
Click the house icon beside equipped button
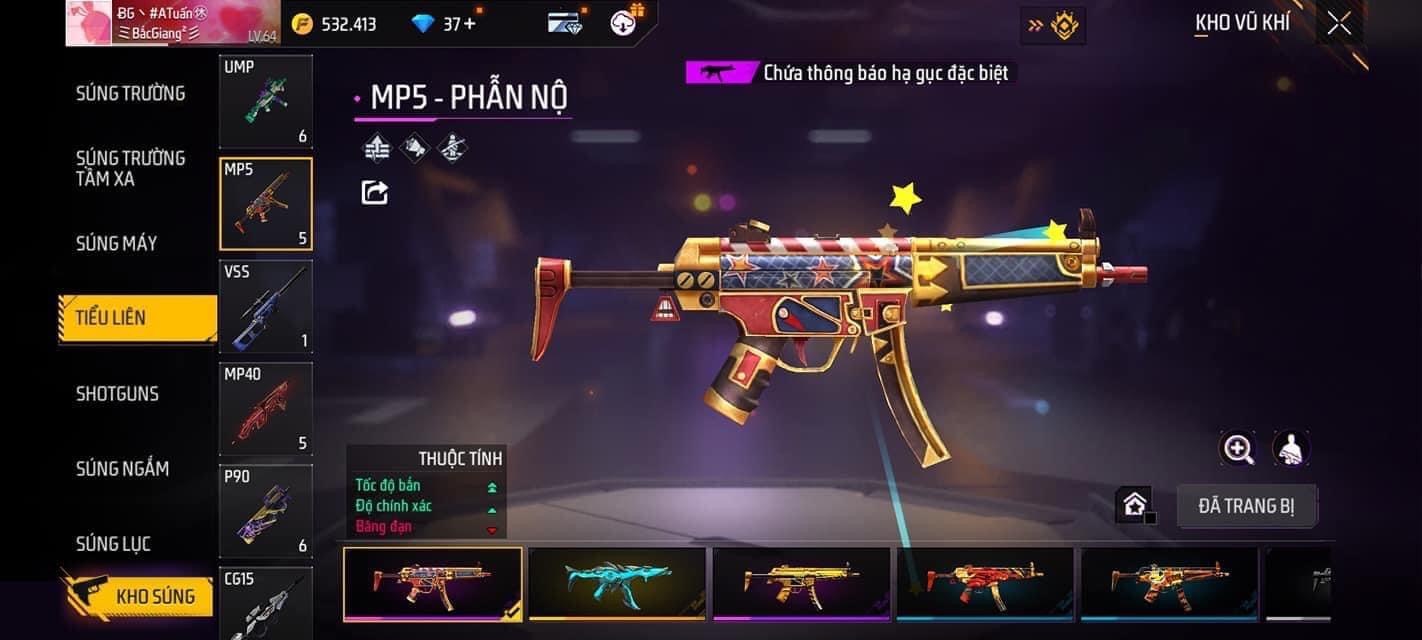click(1134, 505)
